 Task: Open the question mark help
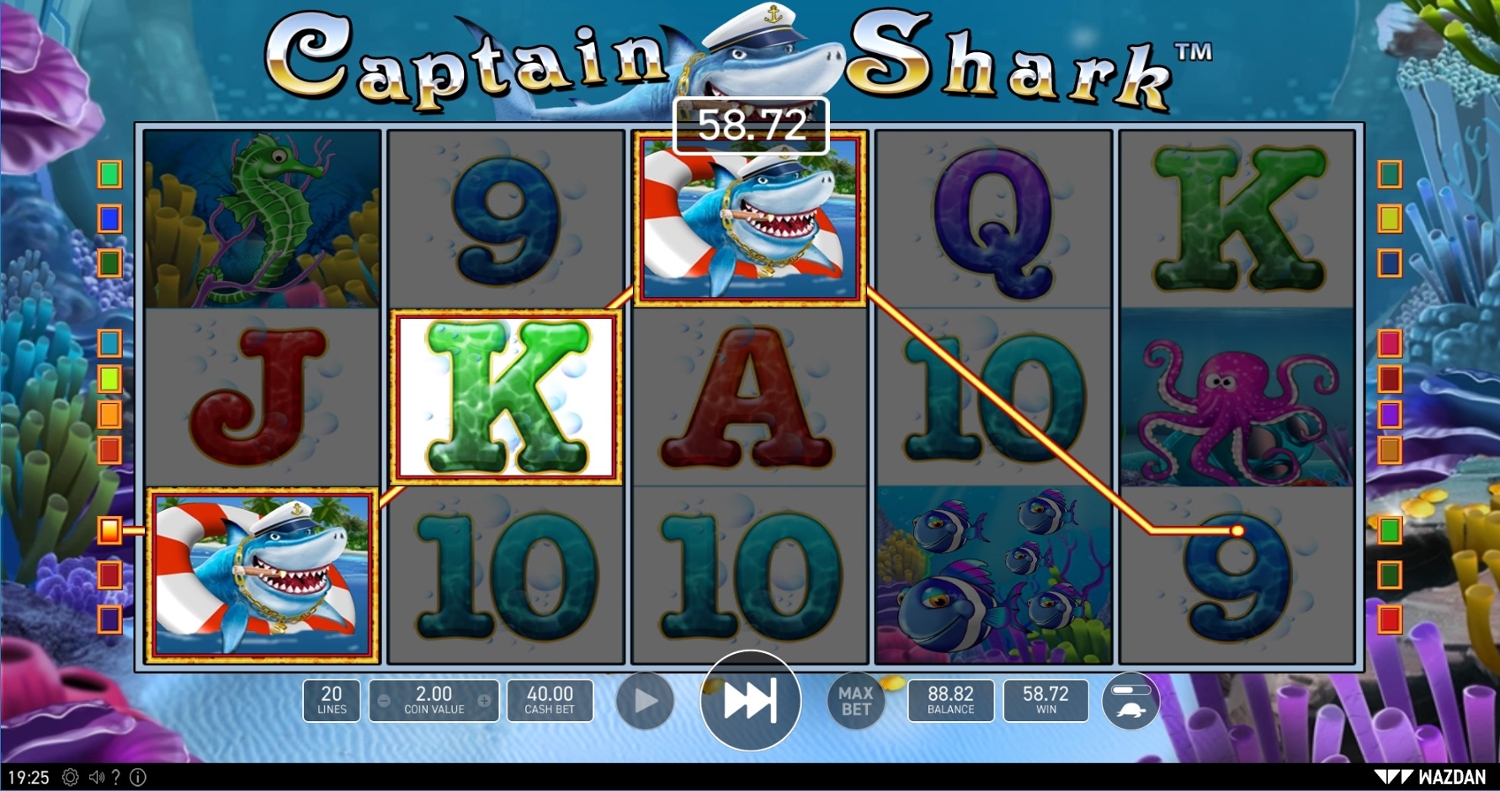[x=117, y=777]
